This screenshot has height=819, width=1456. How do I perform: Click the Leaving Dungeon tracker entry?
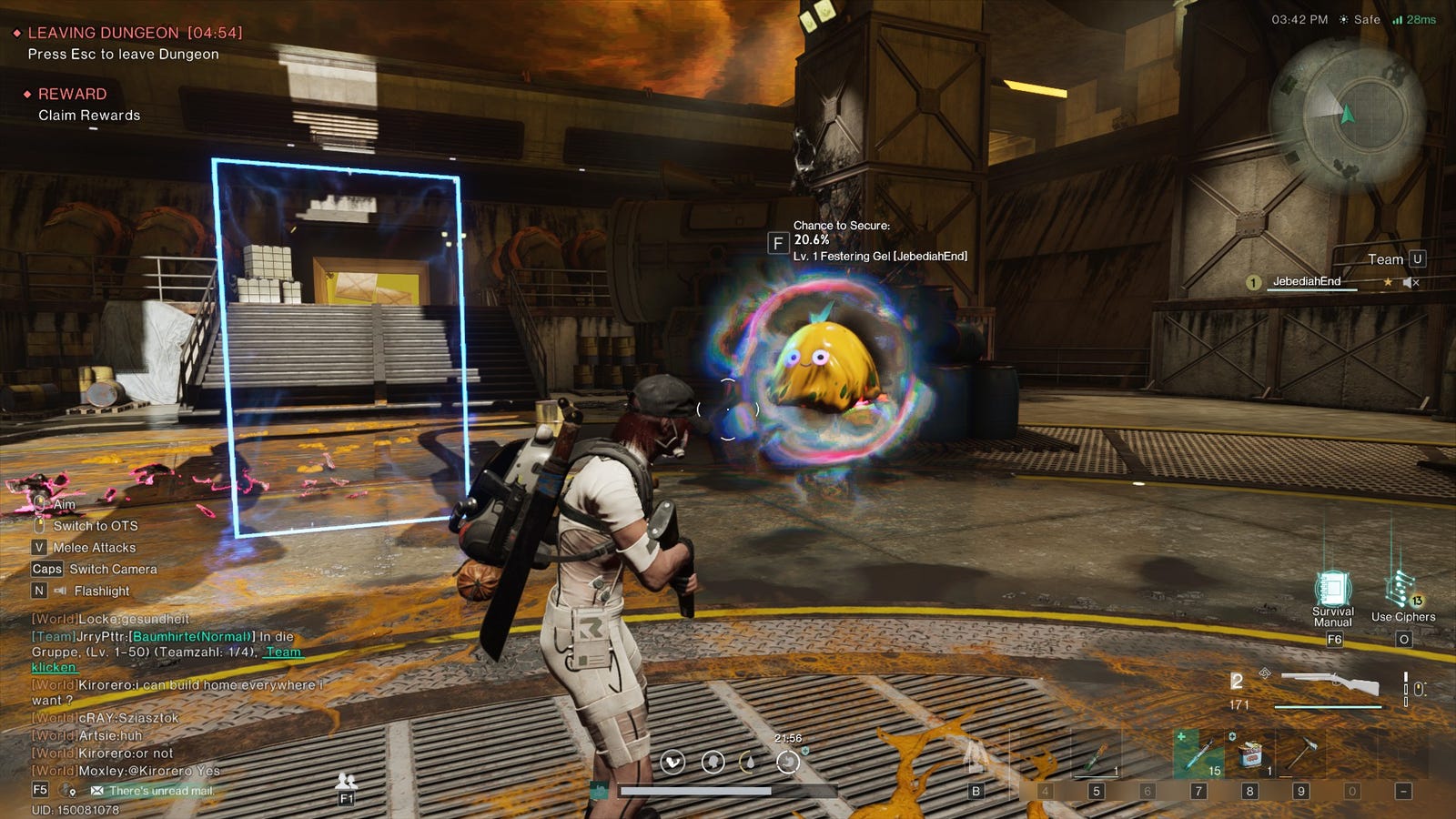[135, 33]
